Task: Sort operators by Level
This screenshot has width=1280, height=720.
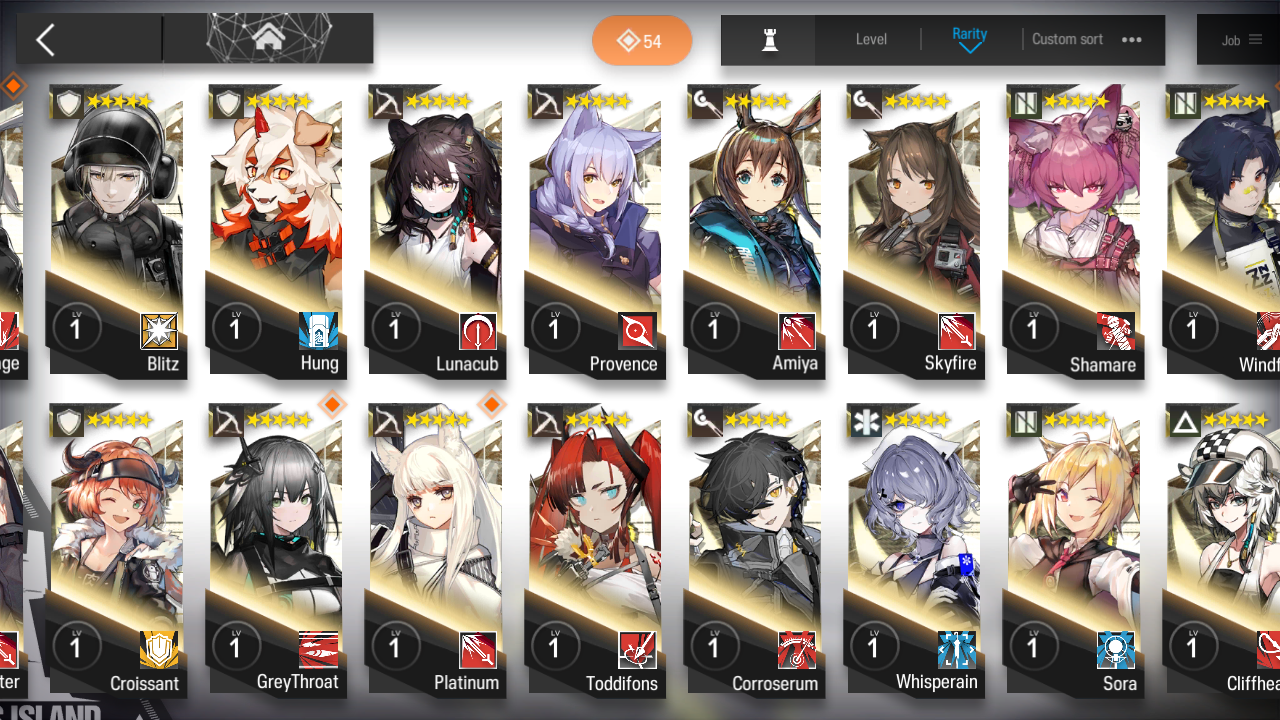Action: pos(871,40)
